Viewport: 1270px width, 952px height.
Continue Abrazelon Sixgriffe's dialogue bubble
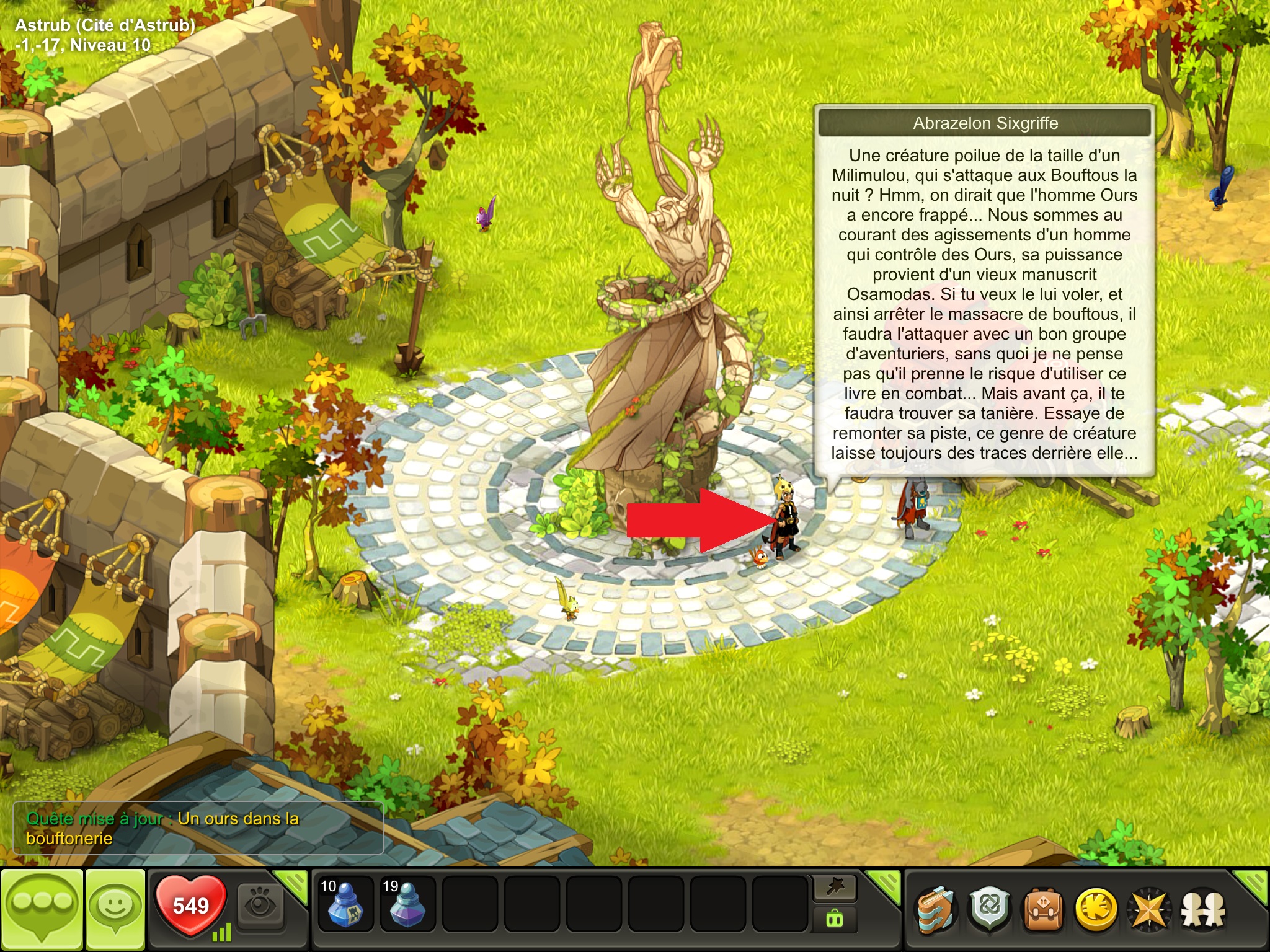coord(985,304)
